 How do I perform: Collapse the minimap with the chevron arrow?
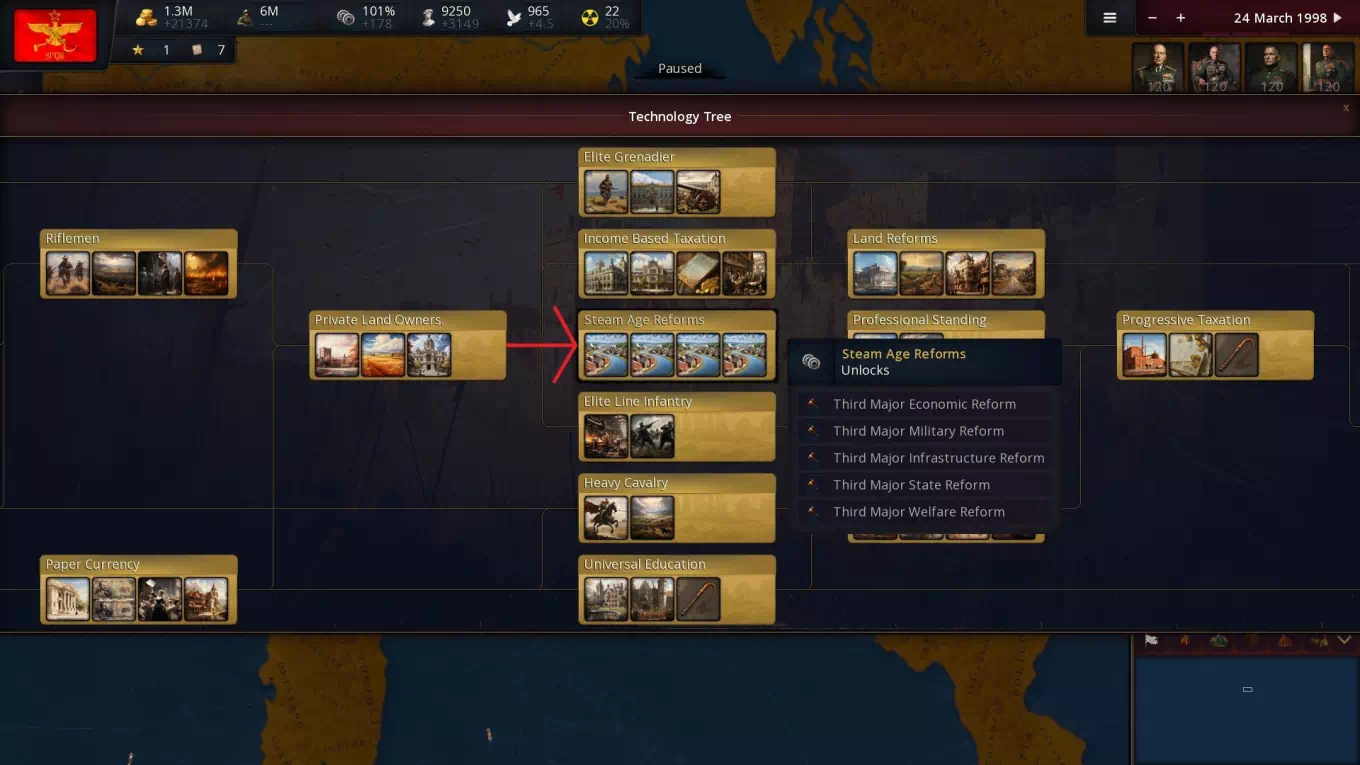[x=1344, y=640]
